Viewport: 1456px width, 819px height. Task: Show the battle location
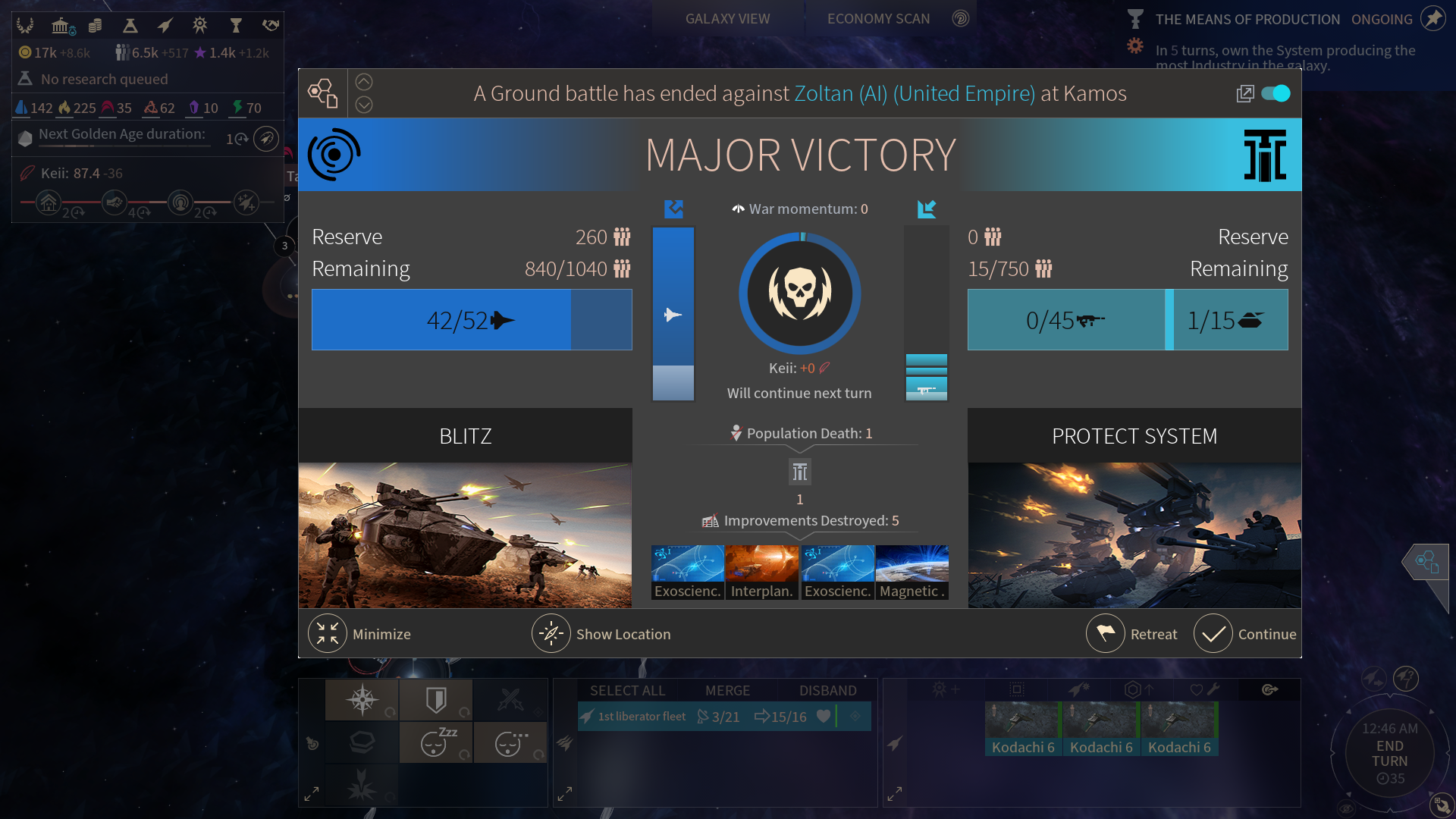click(x=551, y=634)
